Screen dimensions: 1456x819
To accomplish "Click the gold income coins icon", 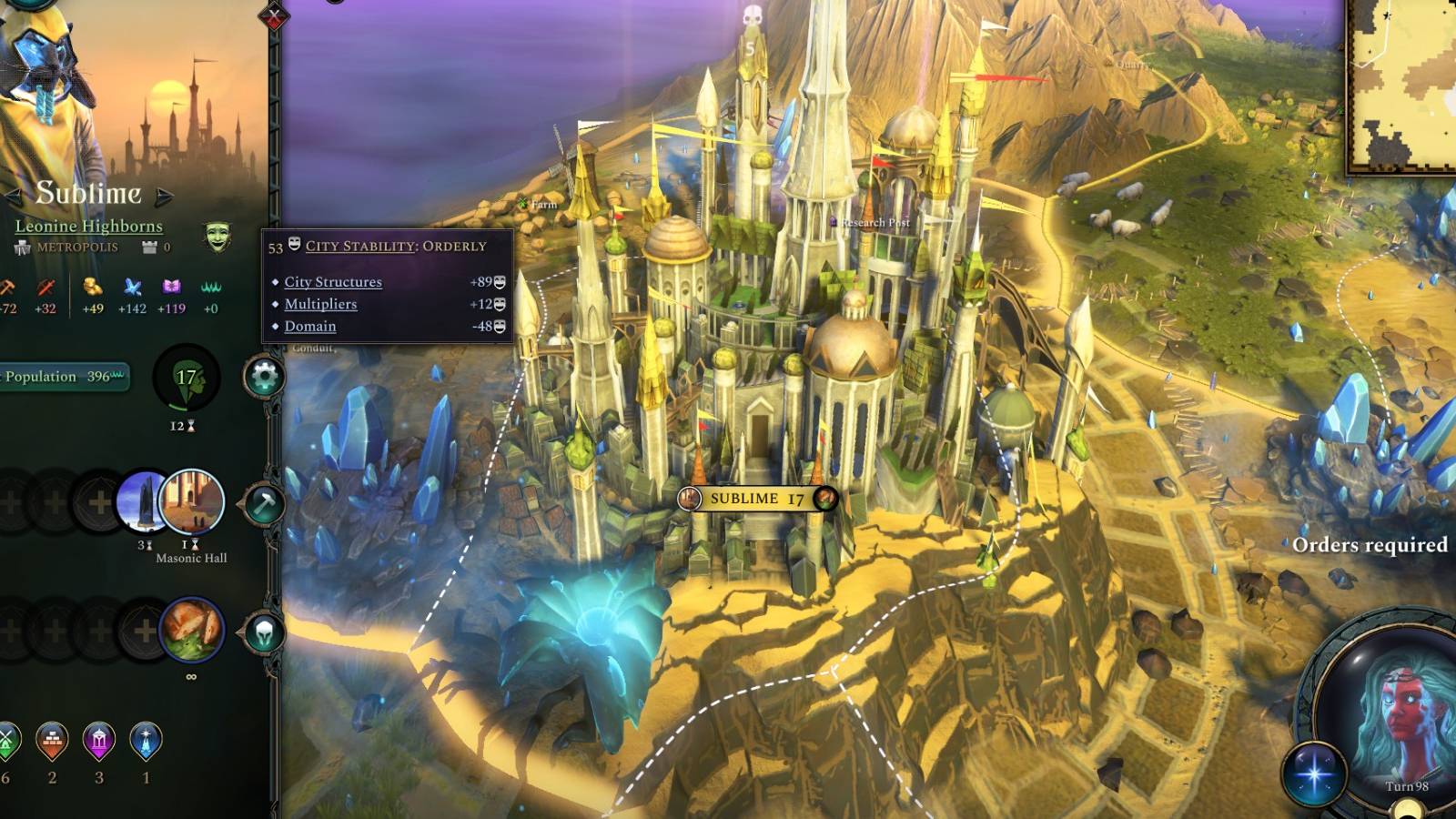I will [x=91, y=288].
